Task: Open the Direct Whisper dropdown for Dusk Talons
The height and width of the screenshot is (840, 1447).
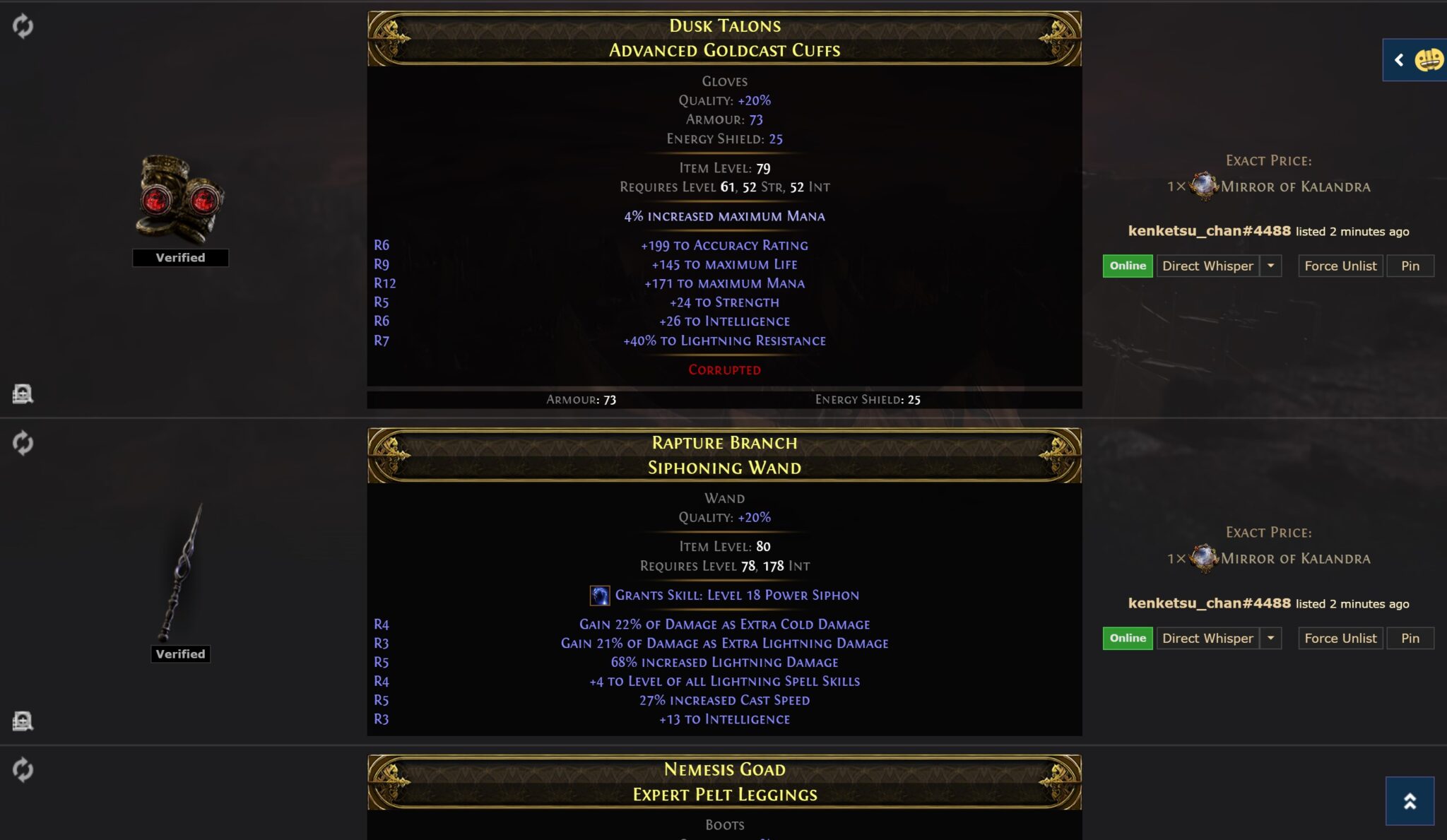Action: pos(1272,266)
